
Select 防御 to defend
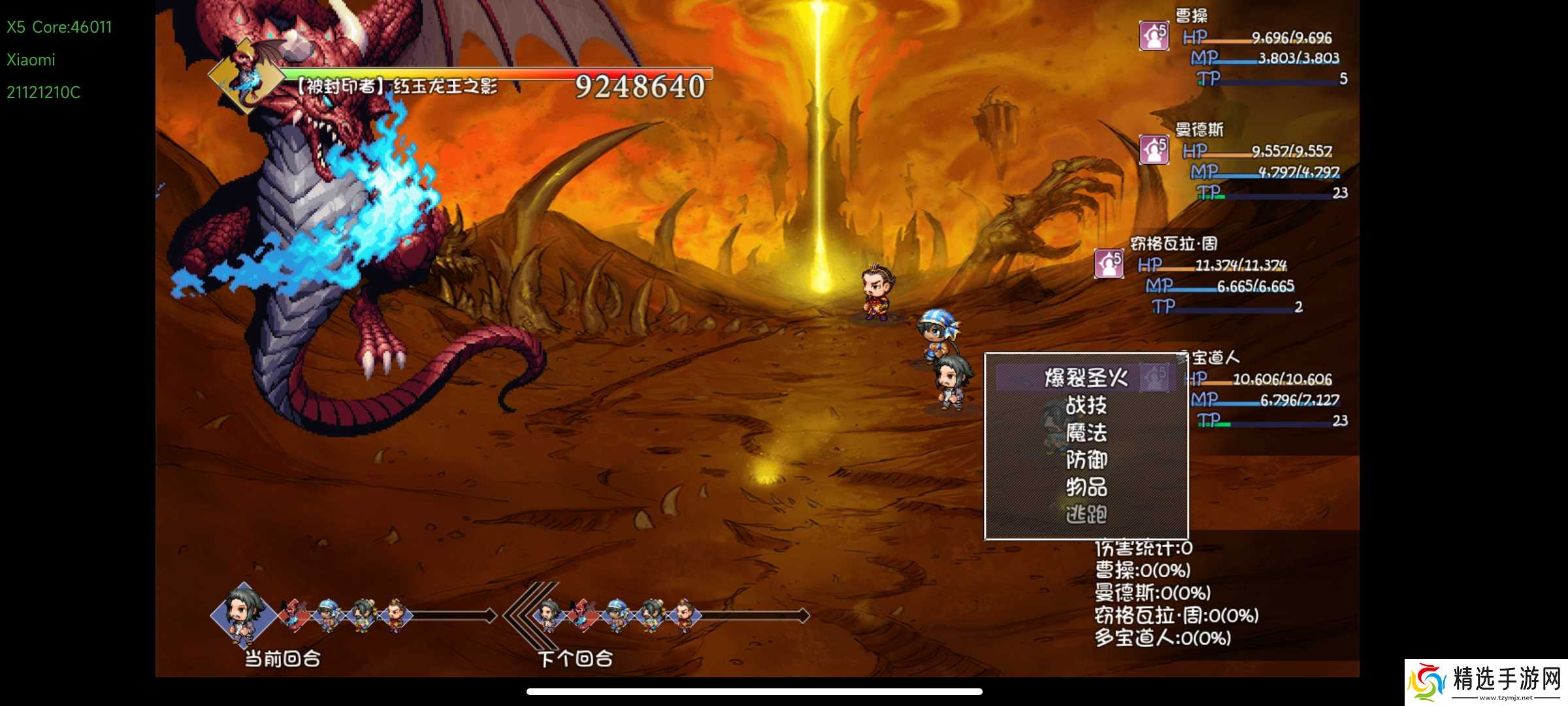tap(1086, 460)
